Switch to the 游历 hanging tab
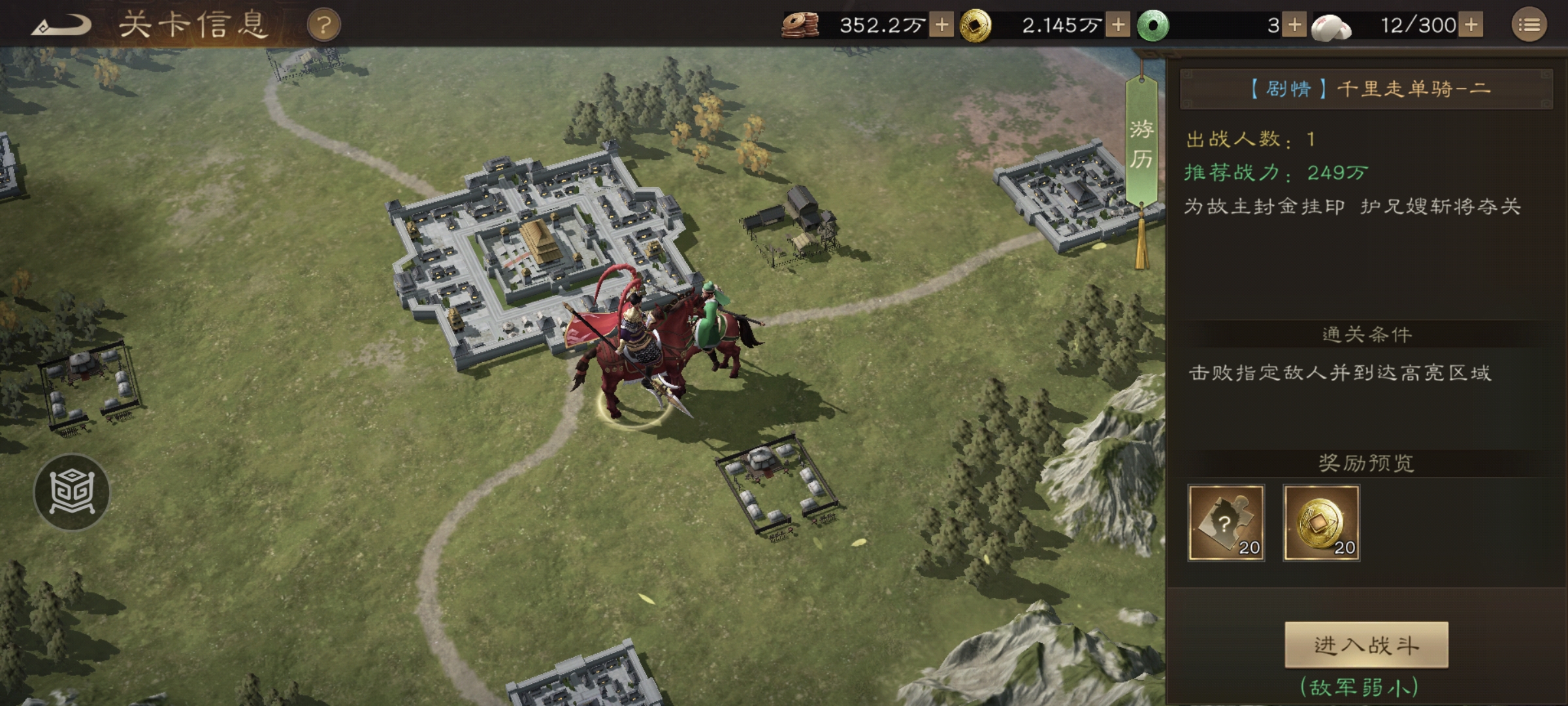This screenshot has width=1568, height=706. click(x=1141, y=145)
